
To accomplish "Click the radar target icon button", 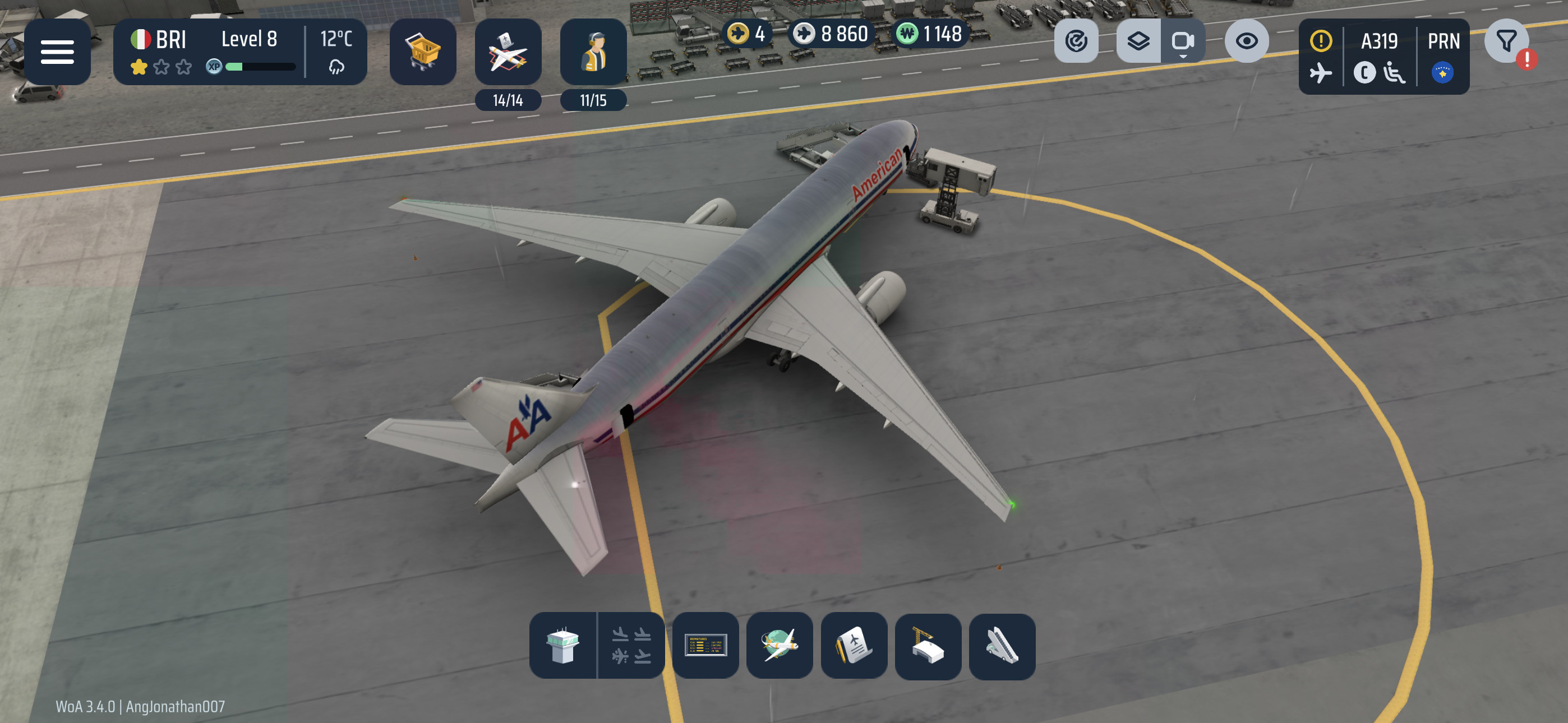I will (x=1076, y=41).
